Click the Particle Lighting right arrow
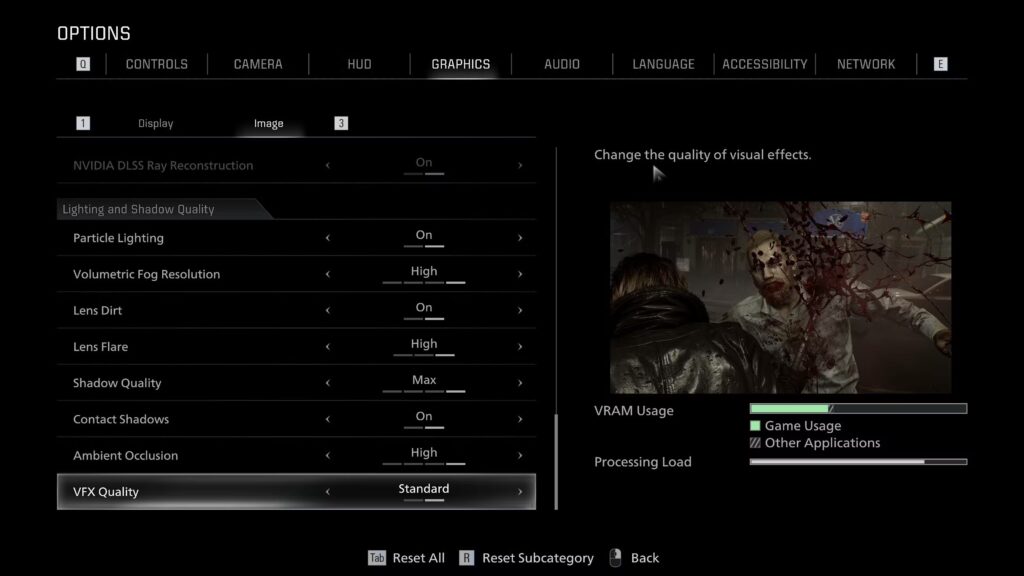 (520, 238)
